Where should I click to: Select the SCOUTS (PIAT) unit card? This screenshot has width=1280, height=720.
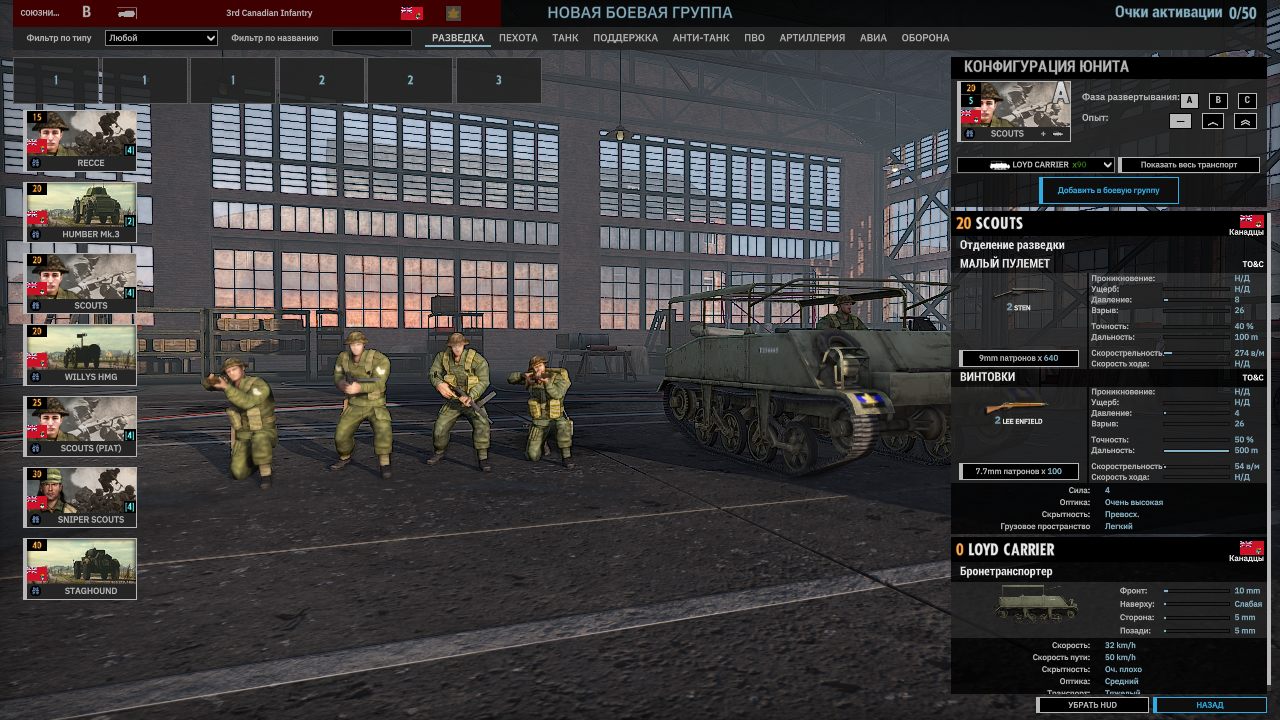coord(81,425)
